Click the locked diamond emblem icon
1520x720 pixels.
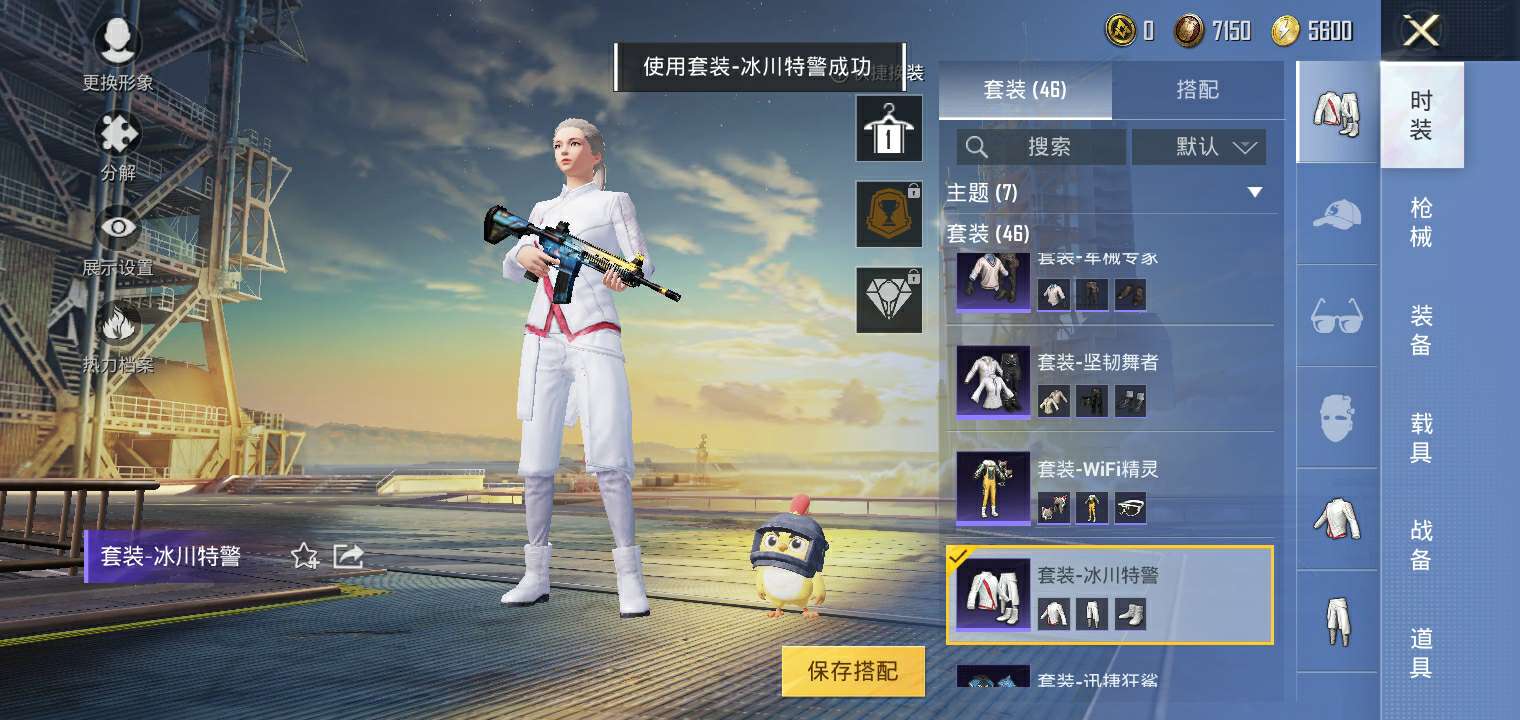pyautogui.click(x=887, y=298)
